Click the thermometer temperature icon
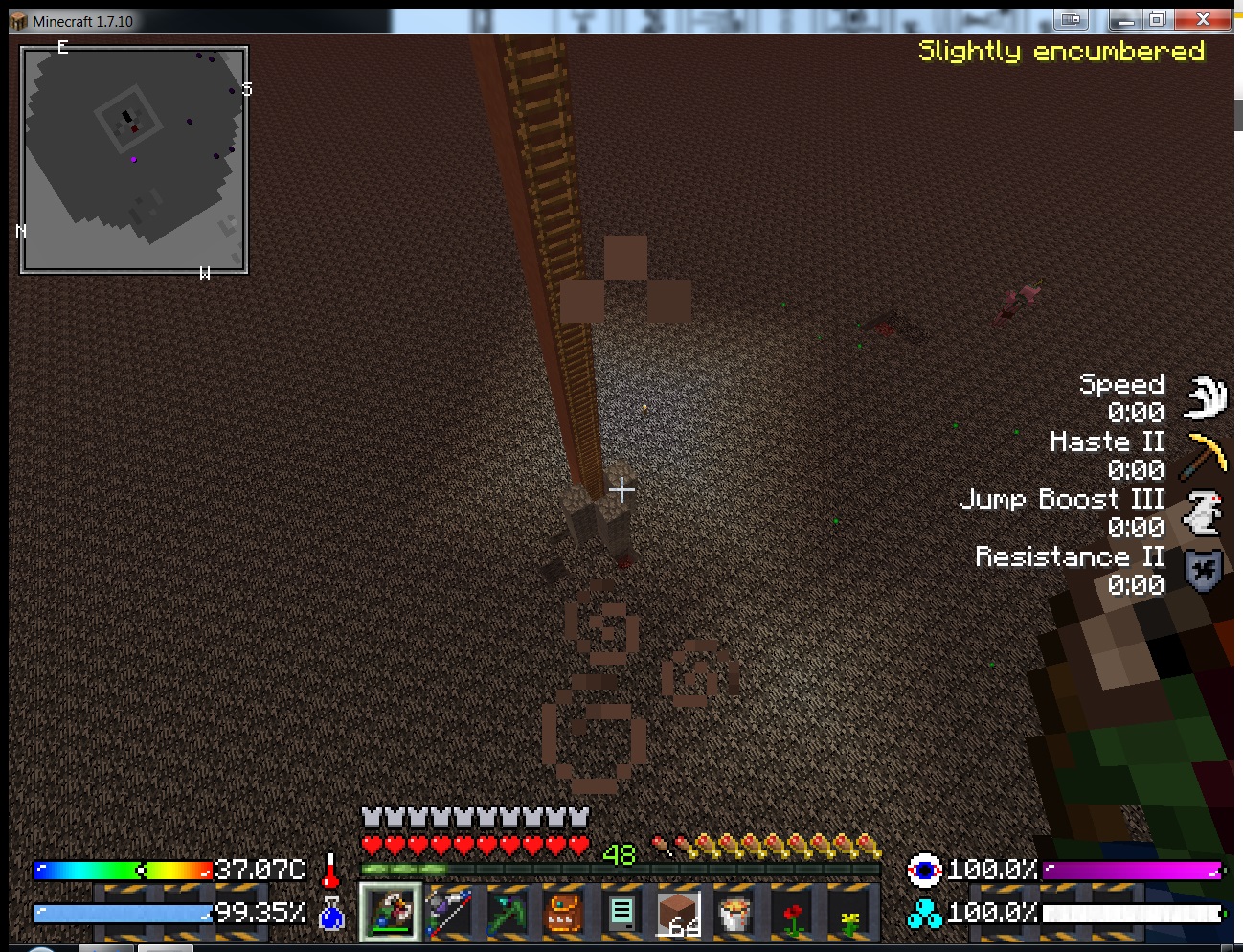Image resolution: width=1243 pixels, height=952 pixels. [330, 871]
